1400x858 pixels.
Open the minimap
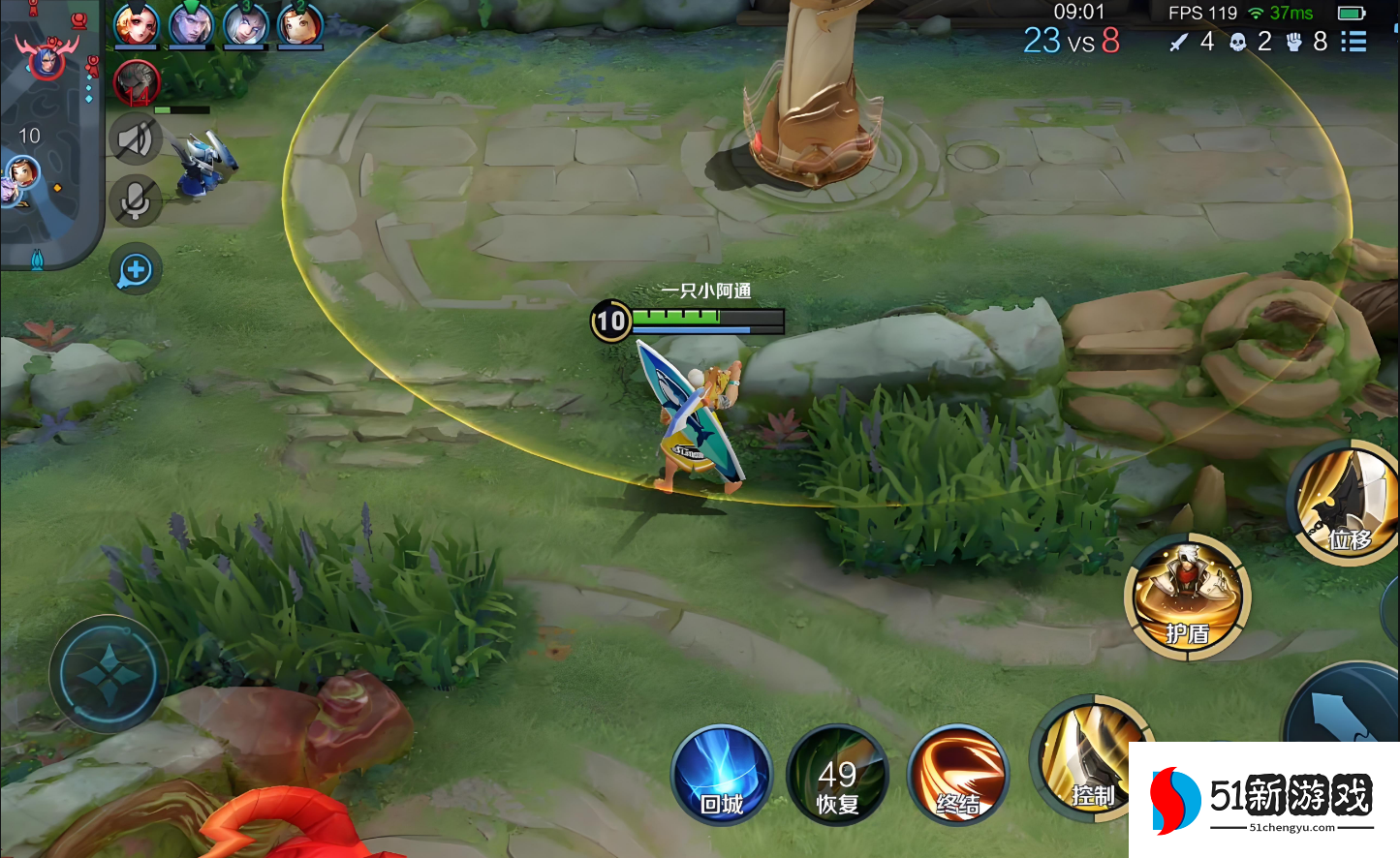pos(48,136)
